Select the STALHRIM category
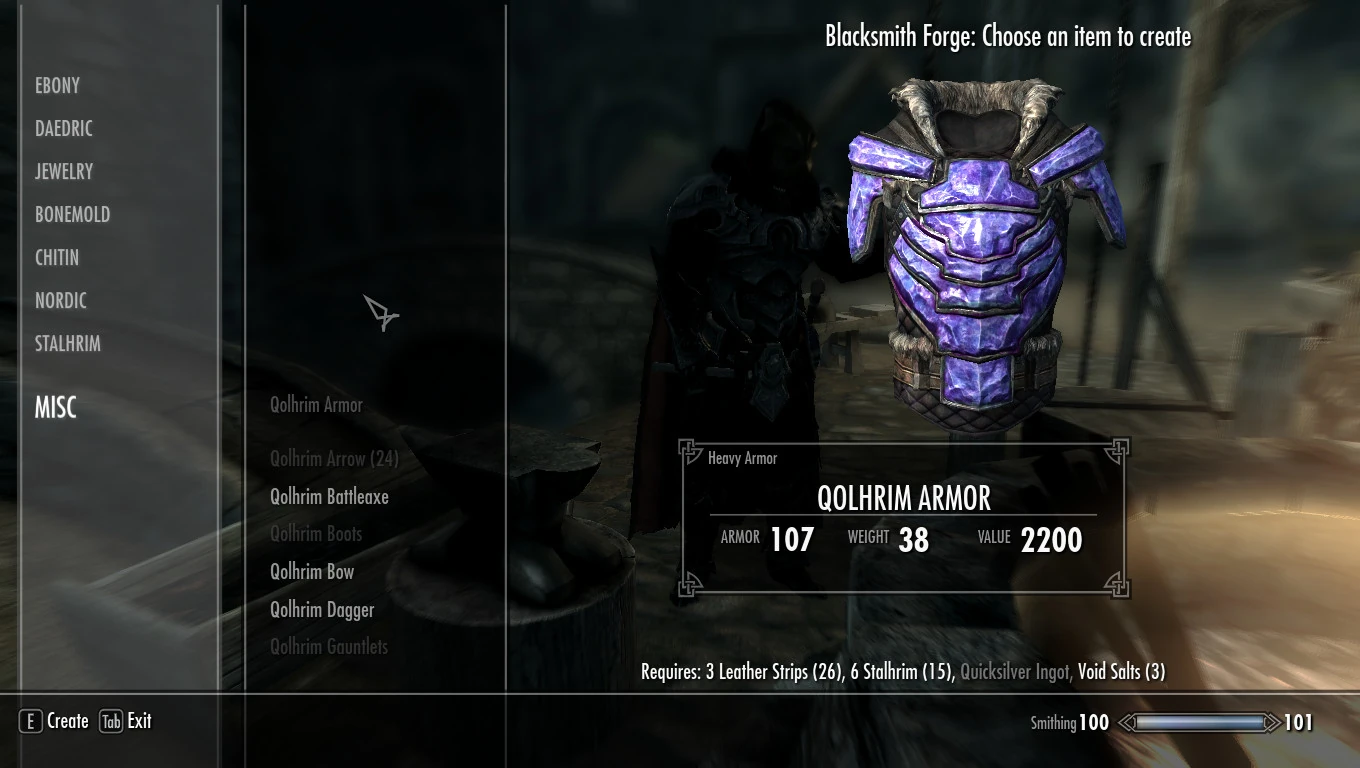 pyautogui.click(x=67, y=343)
